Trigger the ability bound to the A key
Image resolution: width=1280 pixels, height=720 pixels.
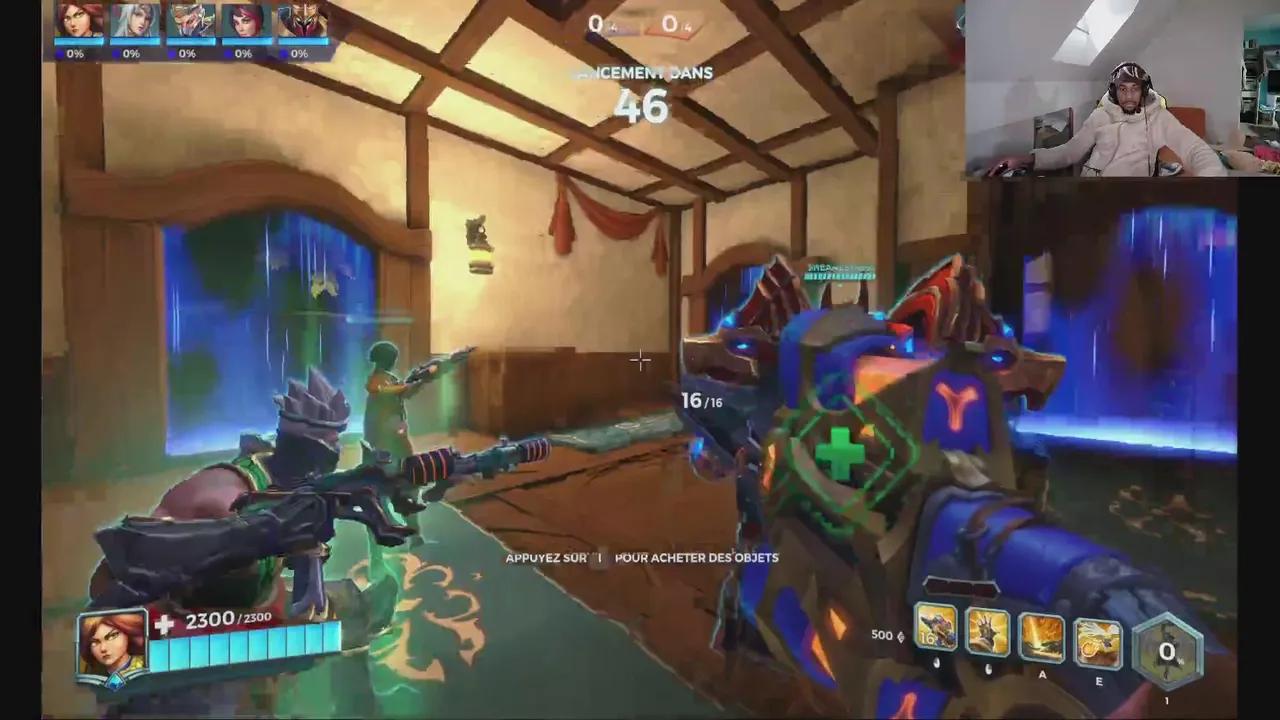(x=1040, y=640)
